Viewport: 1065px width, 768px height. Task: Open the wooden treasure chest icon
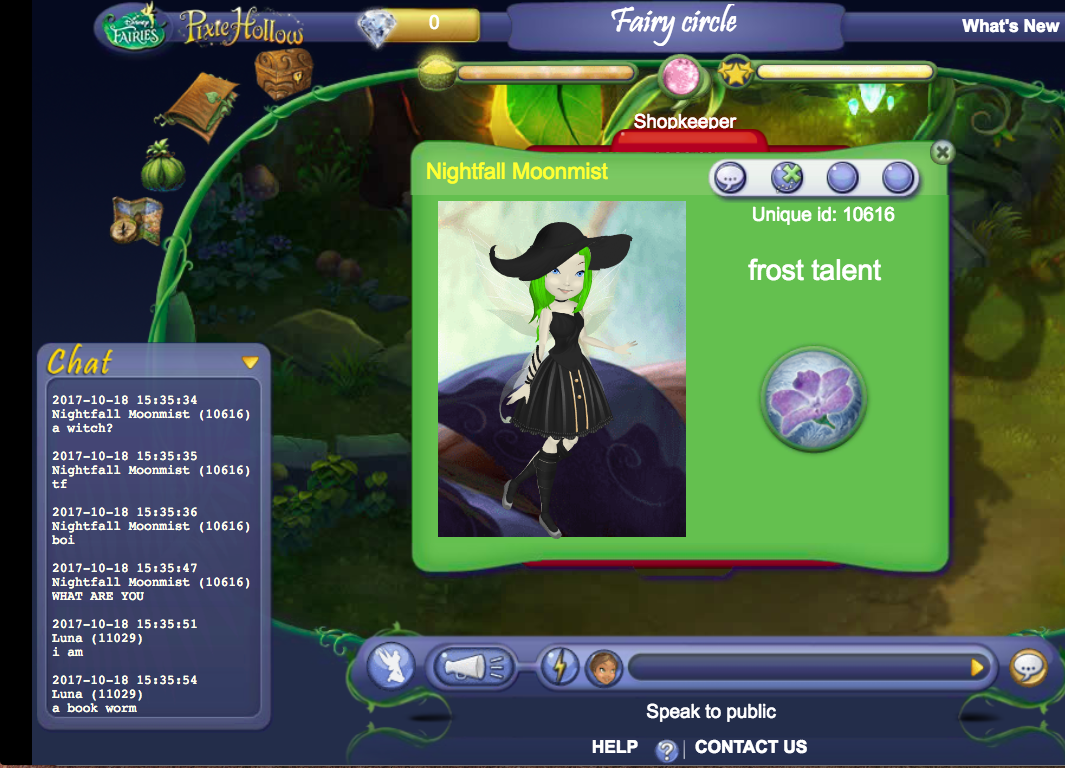click(x=283, y=73)
